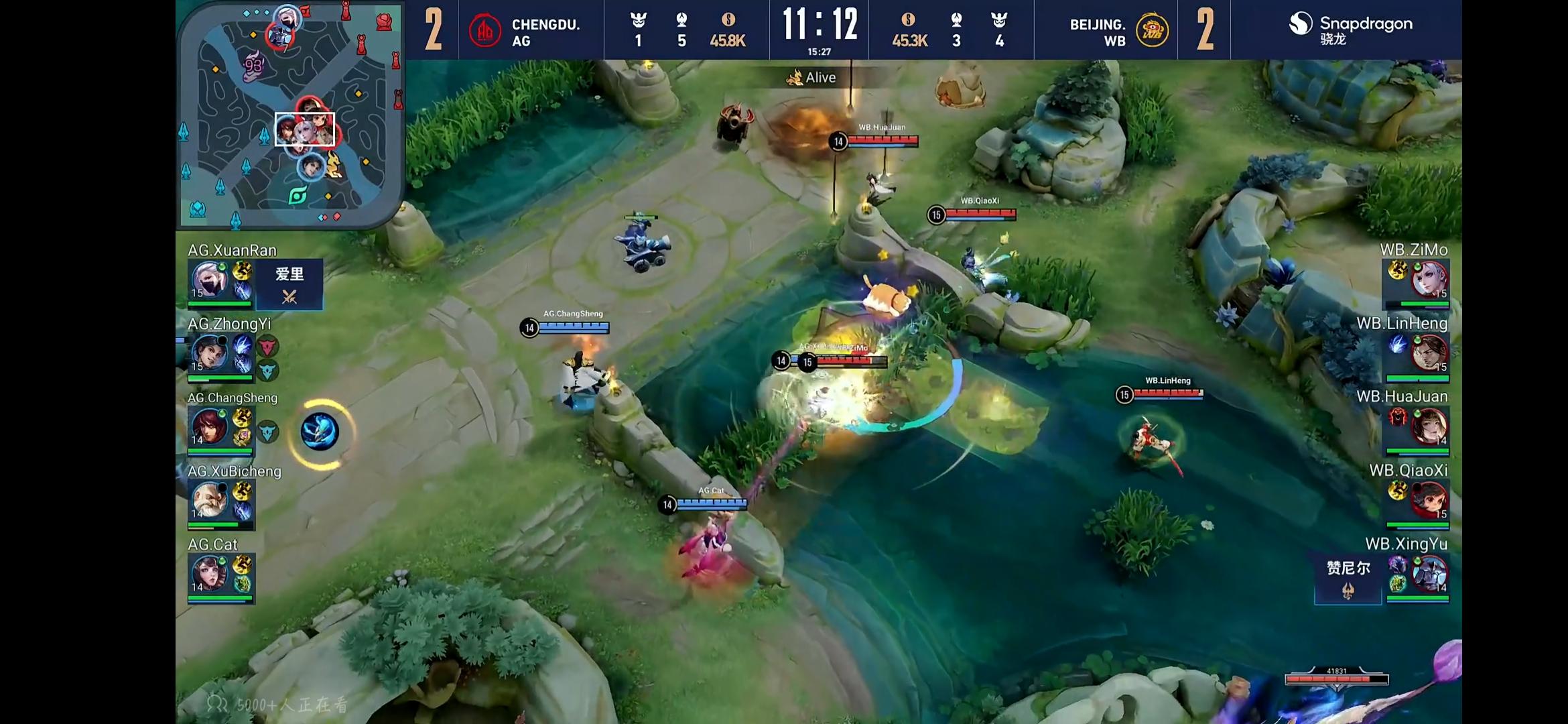Select AG.XuanRan's hero portrait

click(x=210, y=280)
